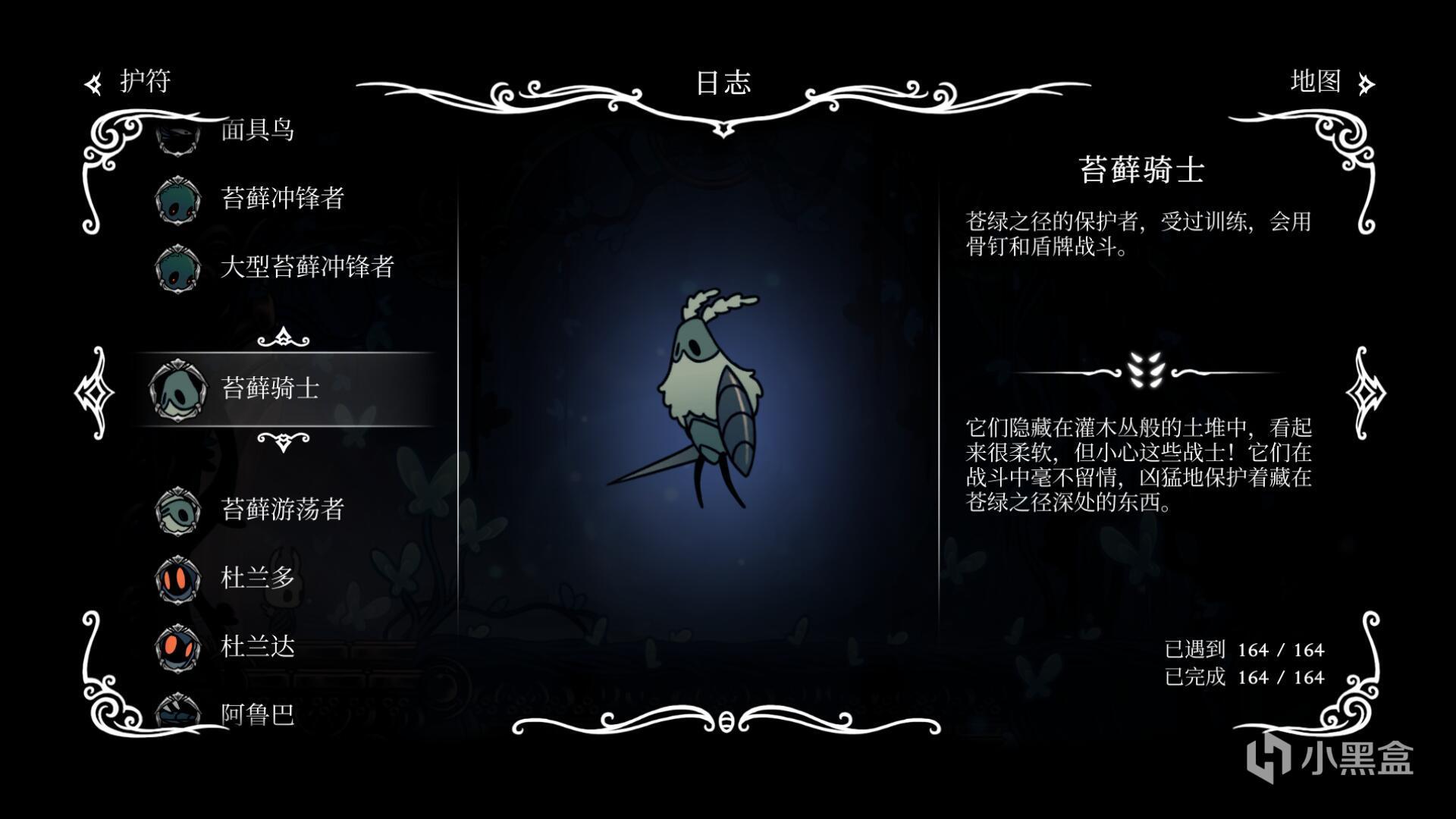The image size is (1456, 819).
Task: Switch to the 护符 charms tab
Action: point(129,82)
